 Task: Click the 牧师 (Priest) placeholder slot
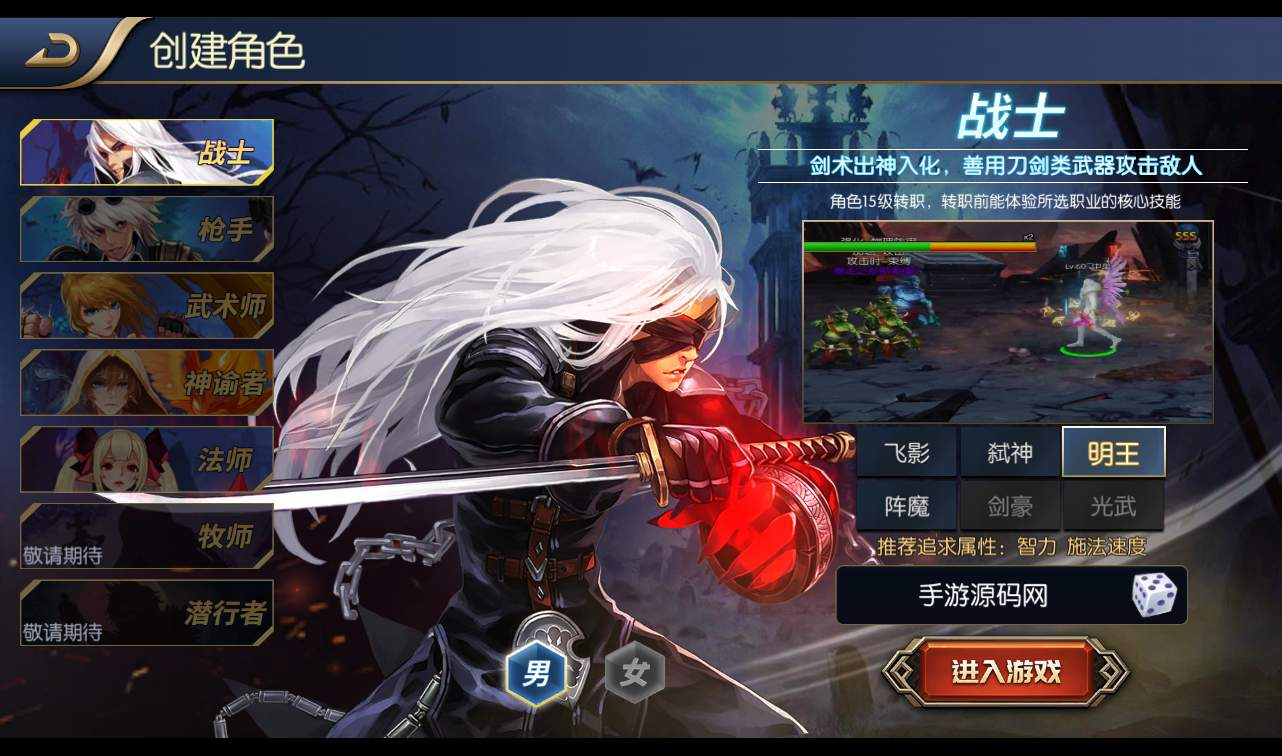coord(146,536)
